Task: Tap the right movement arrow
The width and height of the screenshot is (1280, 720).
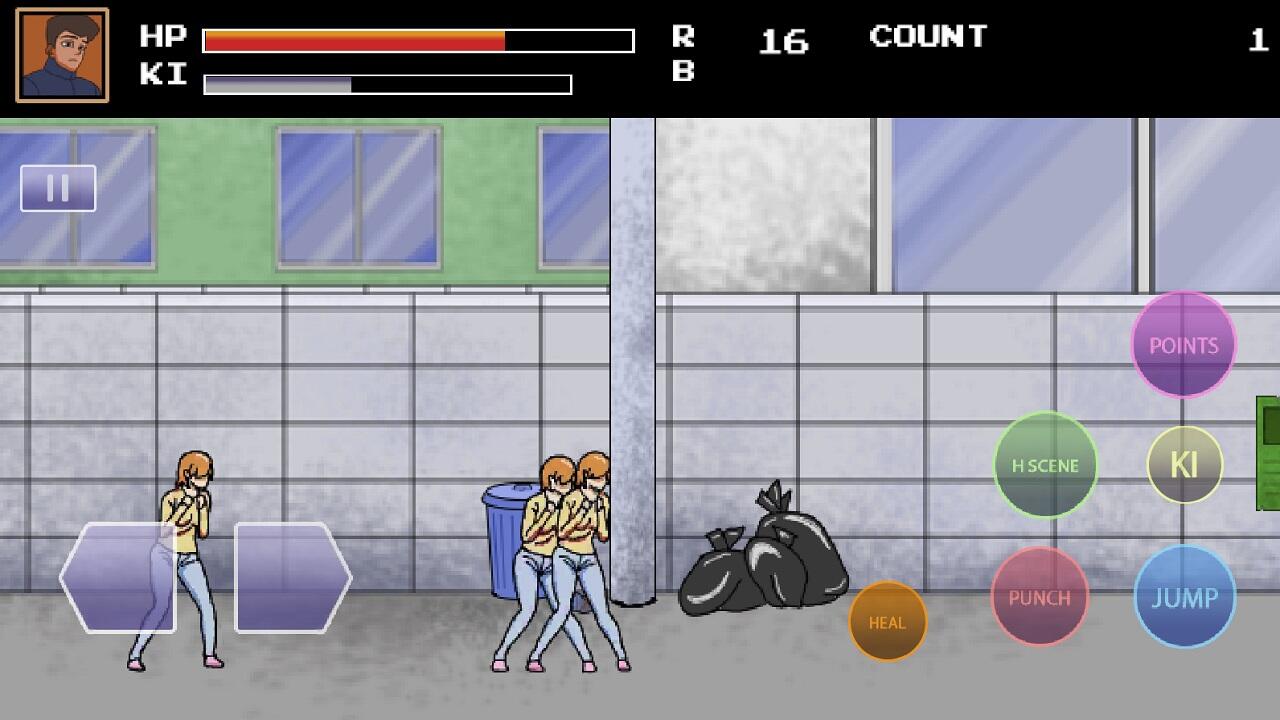Action: coord(292,577)
